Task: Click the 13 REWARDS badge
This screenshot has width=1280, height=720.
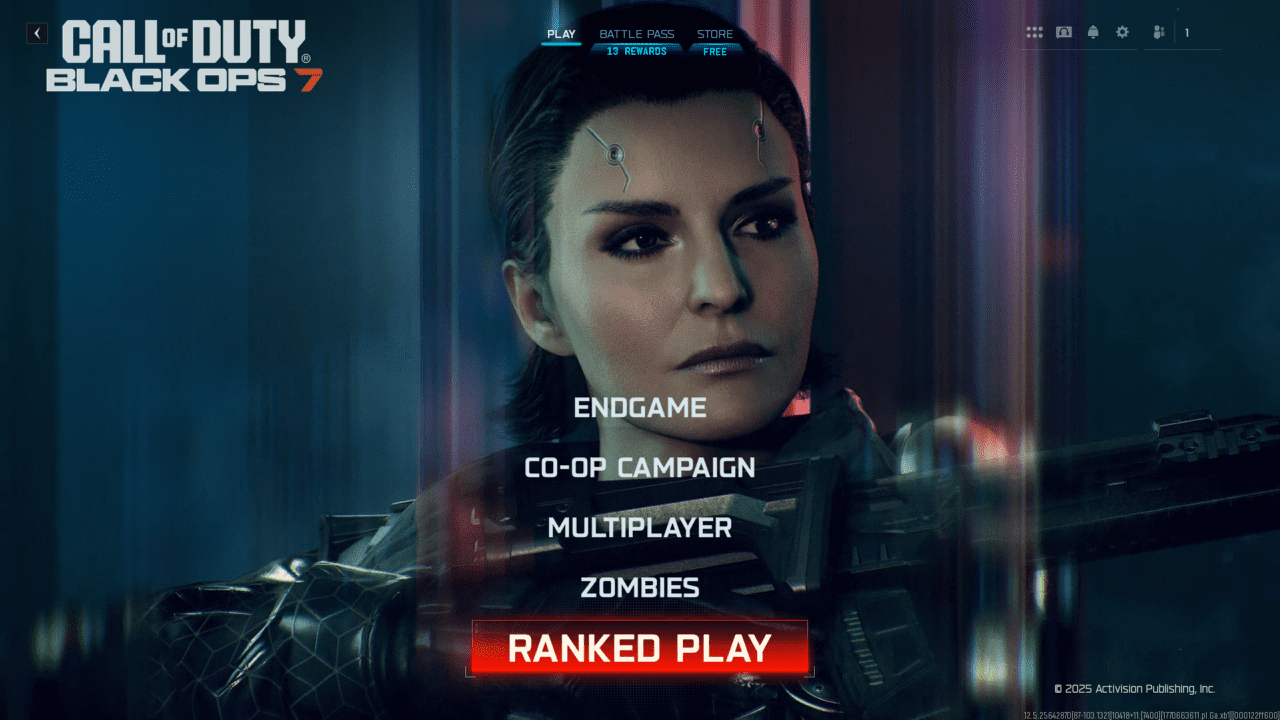Action: pos(637,49)
